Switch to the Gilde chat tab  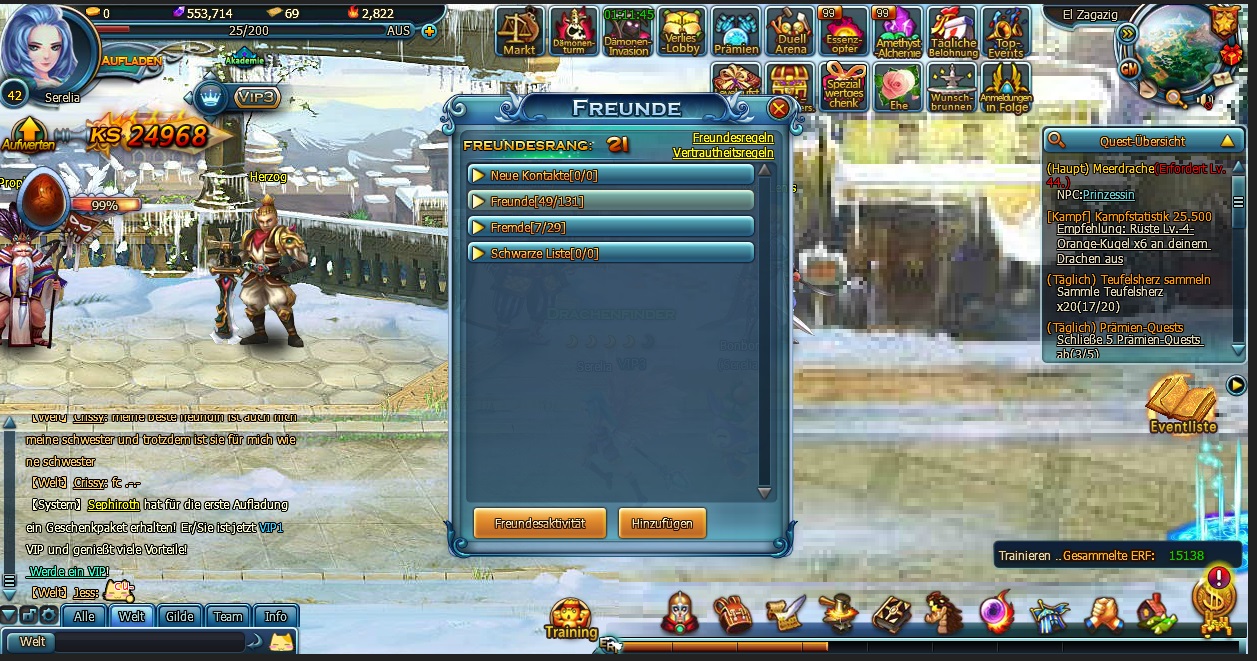[179, 616]
